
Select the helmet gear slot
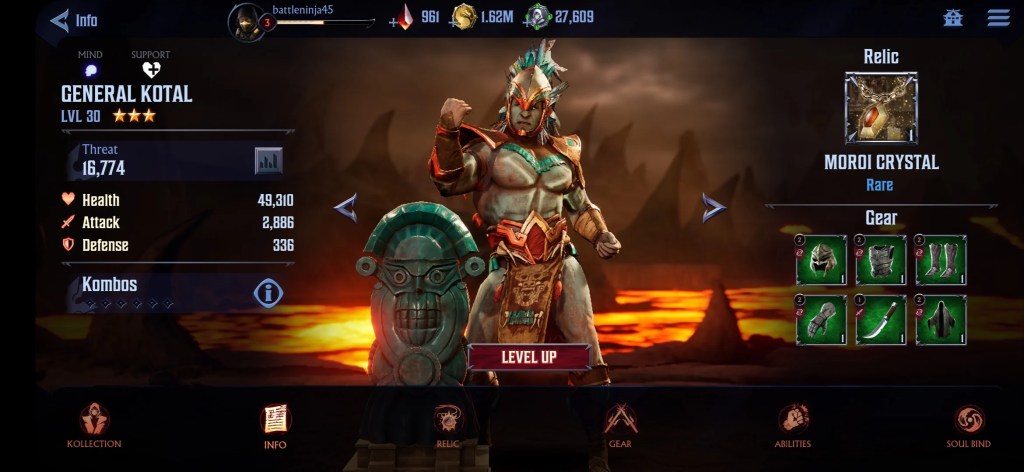pos(822,260)
